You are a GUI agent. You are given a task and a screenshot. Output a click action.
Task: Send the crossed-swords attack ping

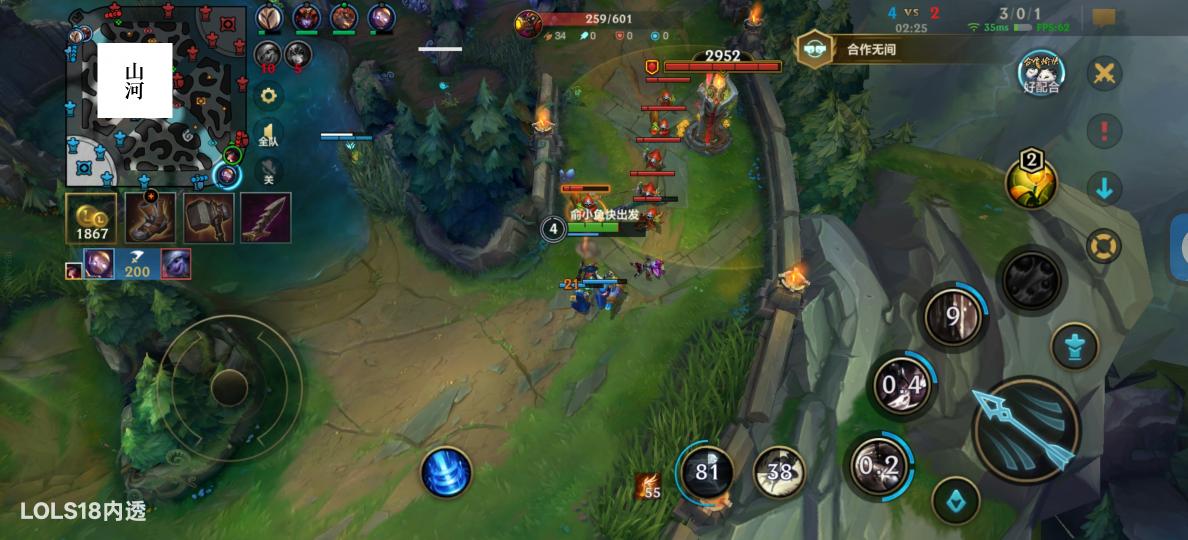click(x=1104, y=73)
